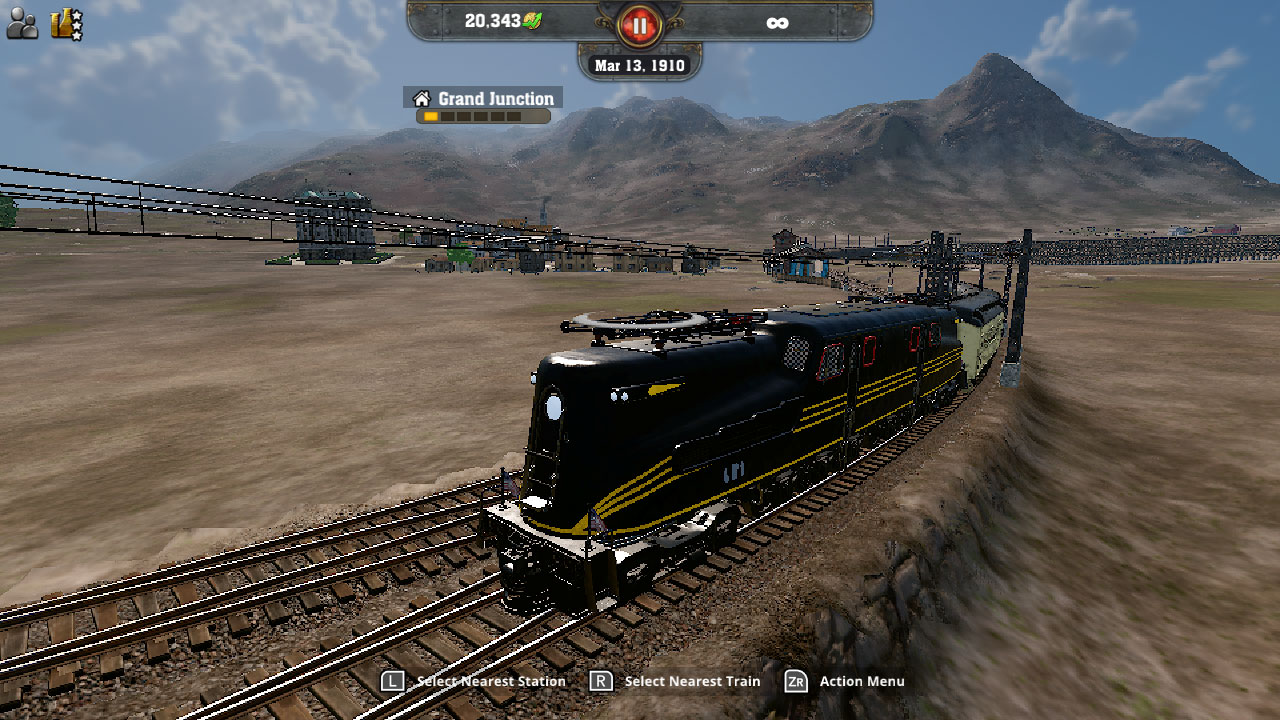Toggle the red pause button
Image resolution: width=1280 pixels, height=720 pixels.
pyautogui.click(x=639, y=25)
